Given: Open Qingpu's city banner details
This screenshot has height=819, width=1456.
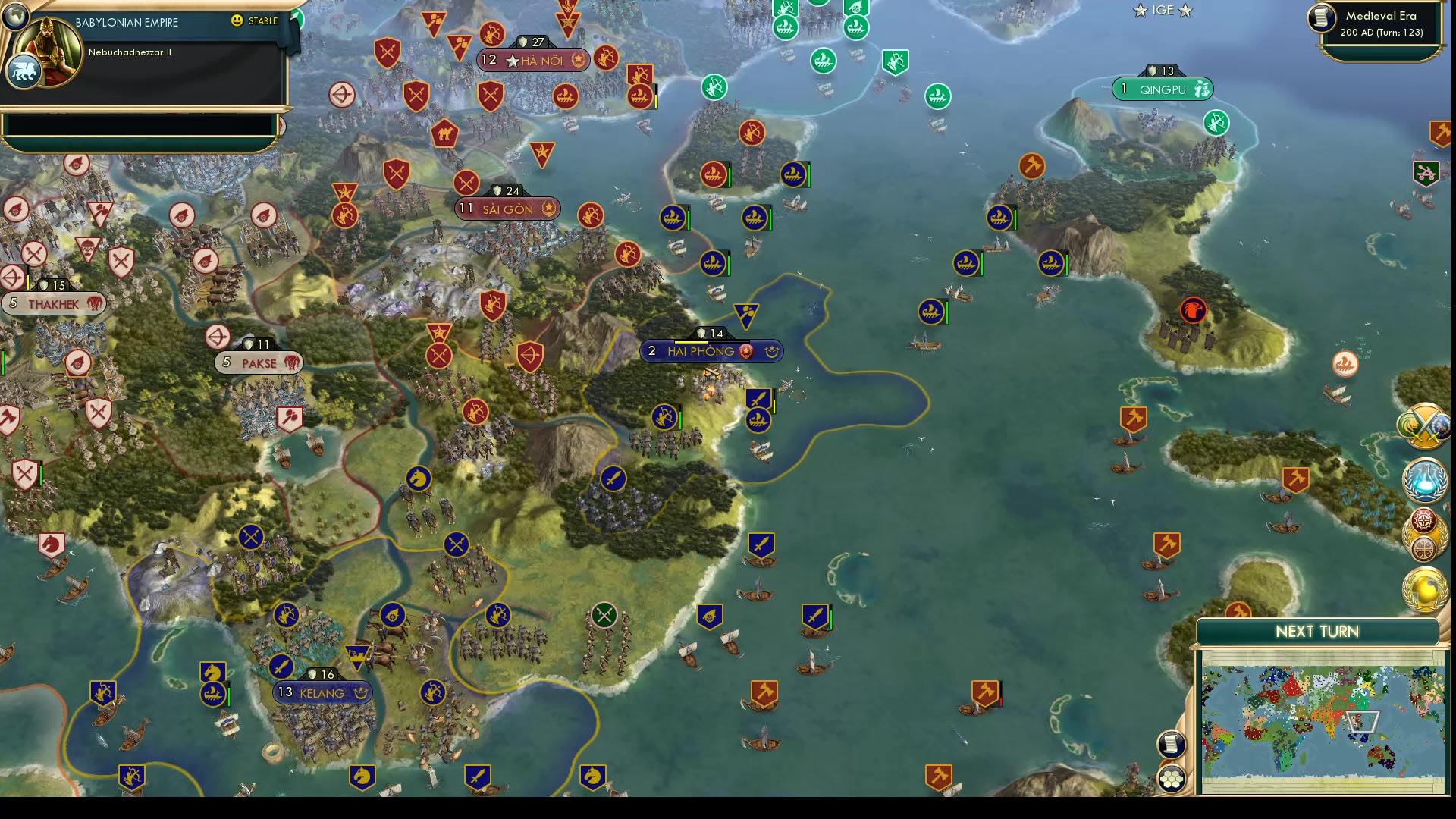Looking at the screenshot, I should 1162,89.
